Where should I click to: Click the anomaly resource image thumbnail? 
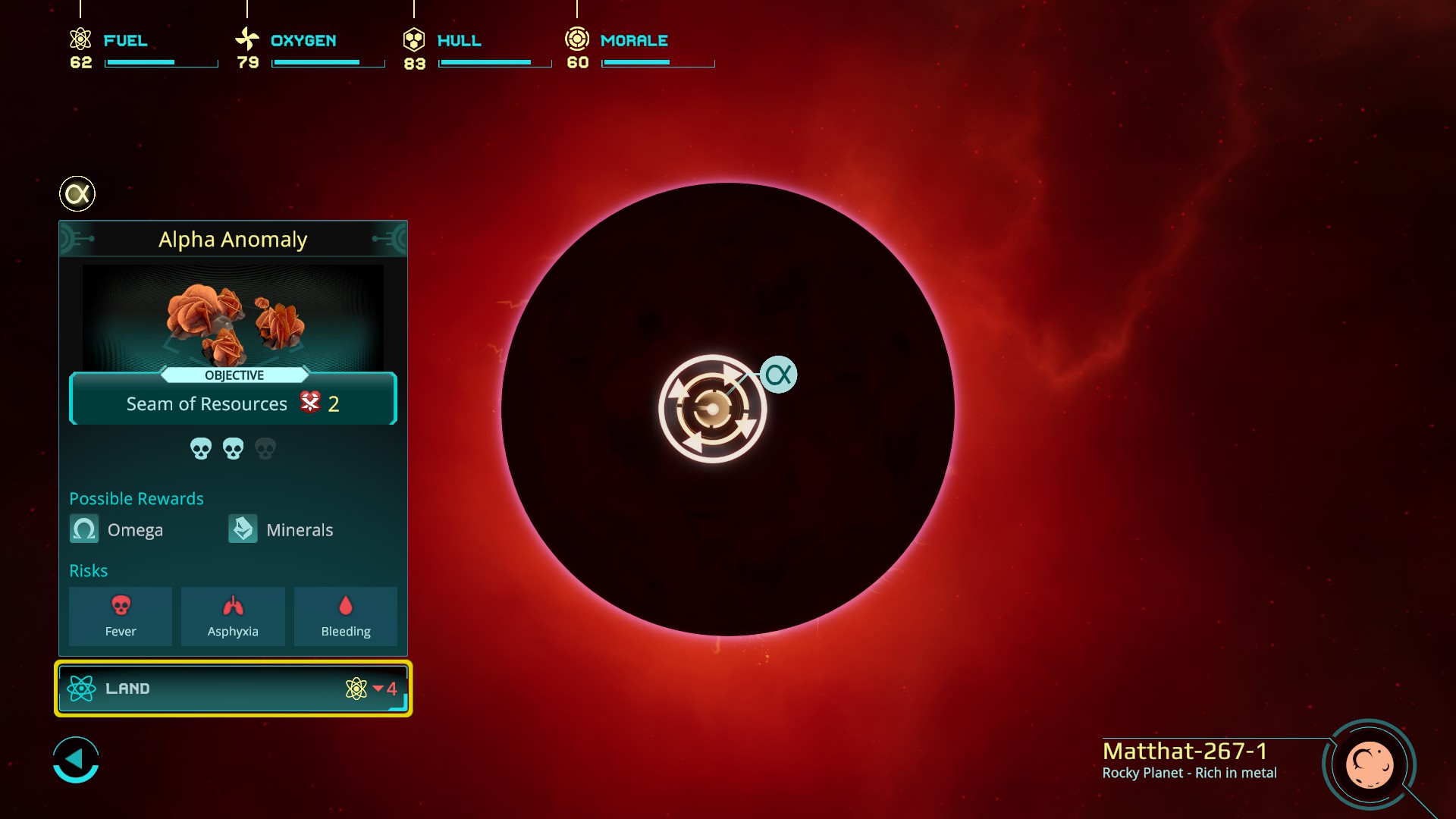pos(233,317)
